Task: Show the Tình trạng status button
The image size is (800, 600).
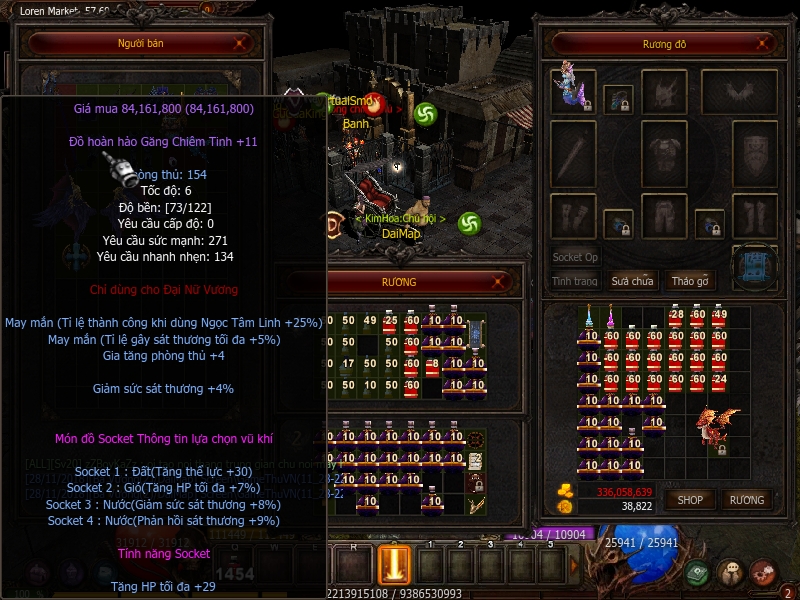Action: click(x=575, y=281)
